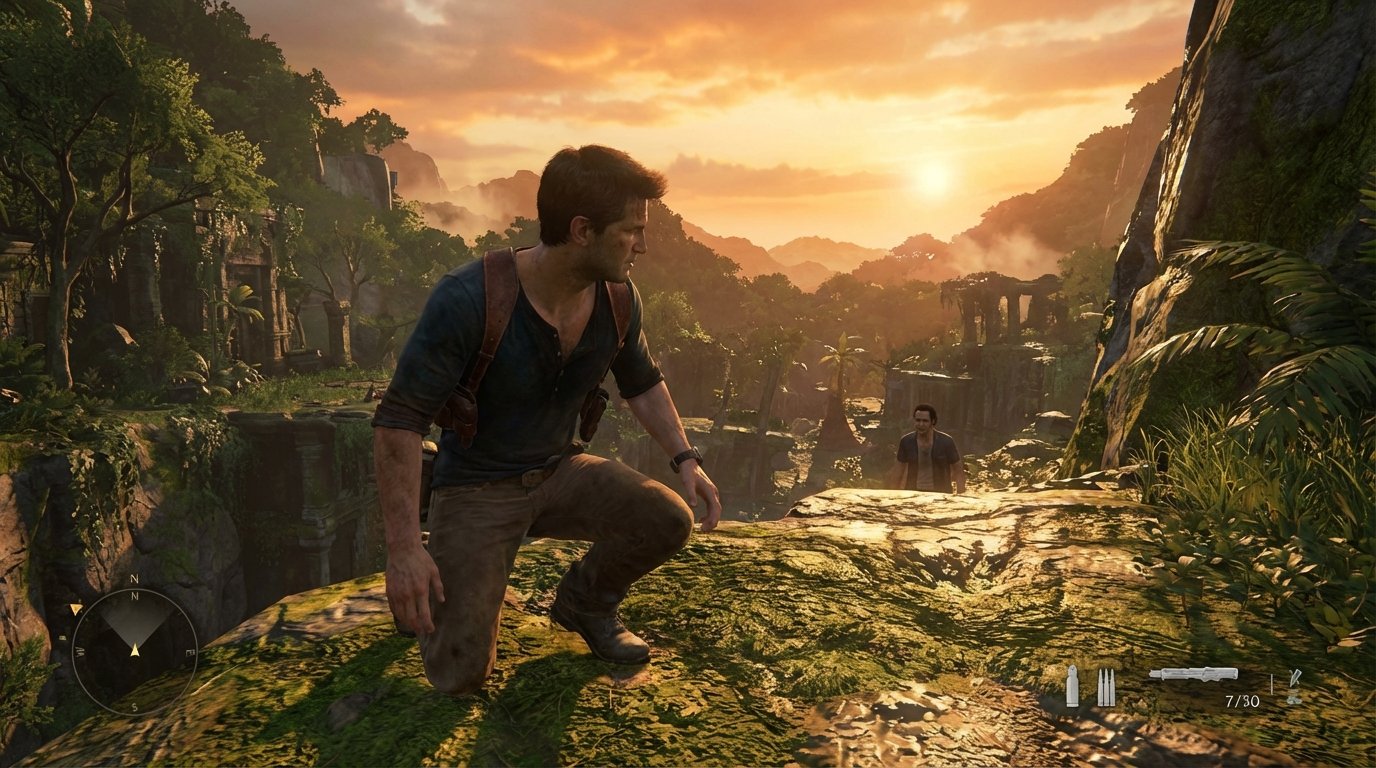Select the pistol ammo icon in the HUD
The width and height of the screenshot is (1376, 768).
pos(1073,685)
